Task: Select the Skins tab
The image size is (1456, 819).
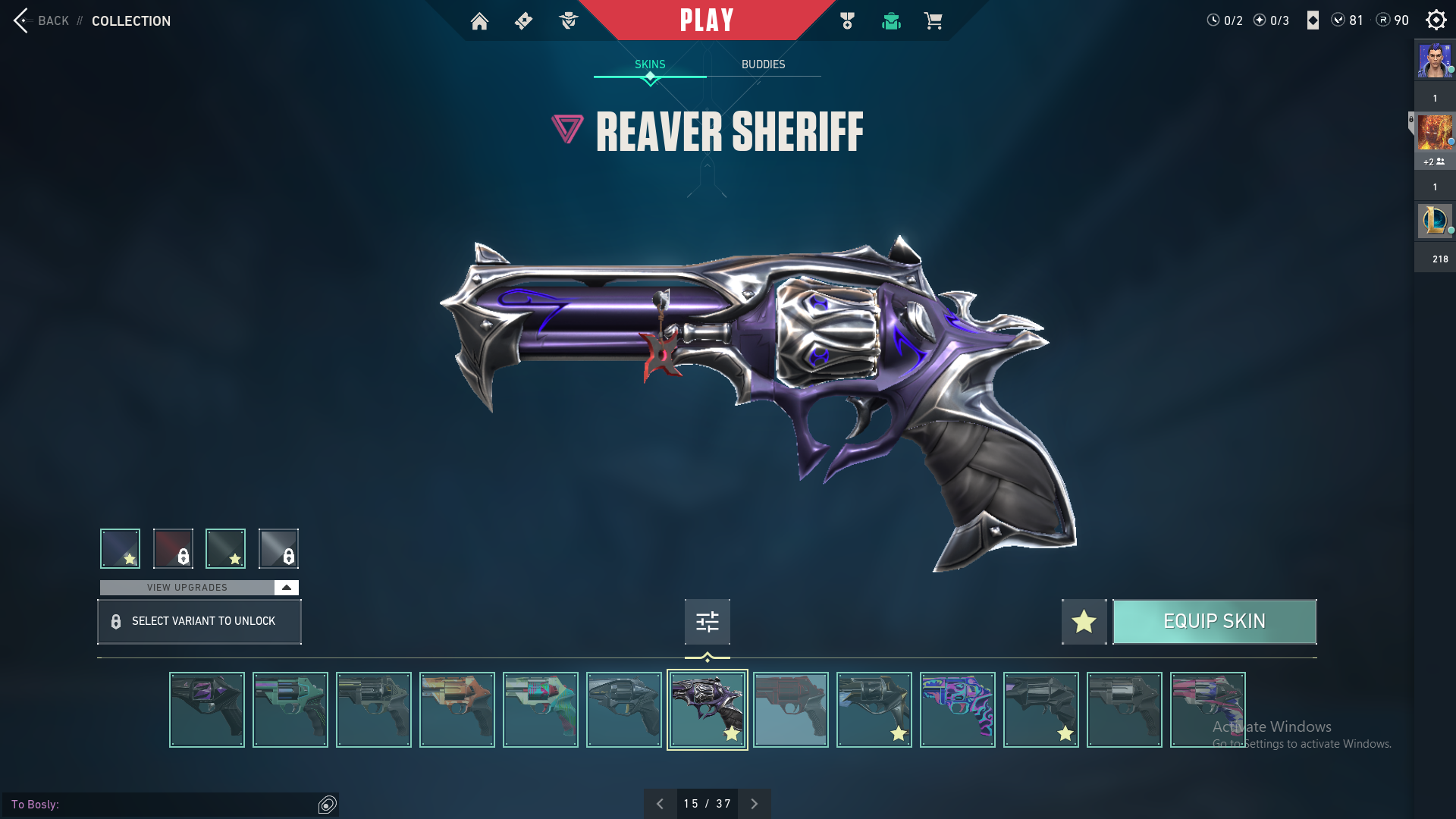Action: (650, 64)
